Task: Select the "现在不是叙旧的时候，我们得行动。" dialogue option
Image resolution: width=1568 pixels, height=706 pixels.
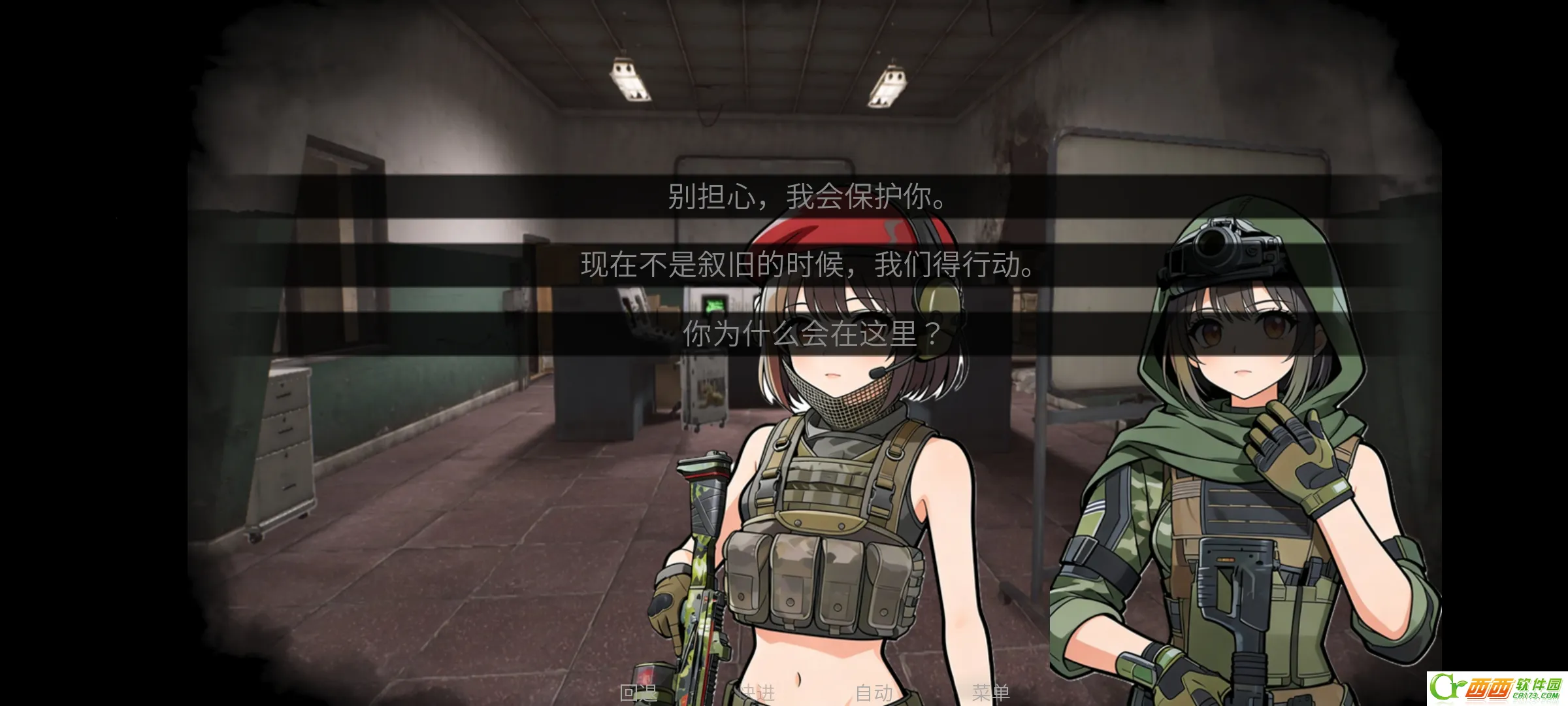Action: pos(807,265)
